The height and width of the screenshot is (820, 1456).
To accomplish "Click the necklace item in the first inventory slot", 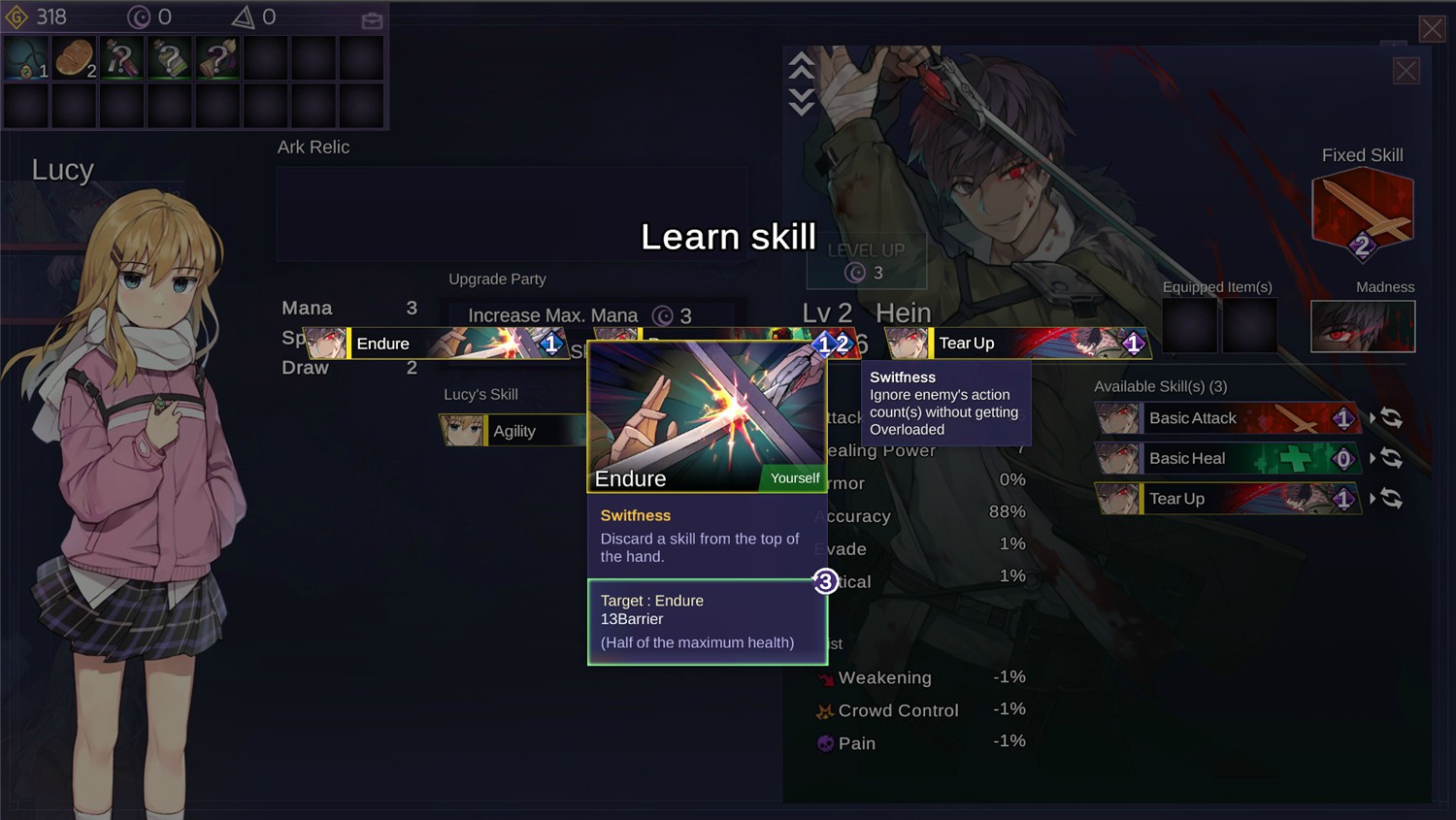I will tap(26, 57).
